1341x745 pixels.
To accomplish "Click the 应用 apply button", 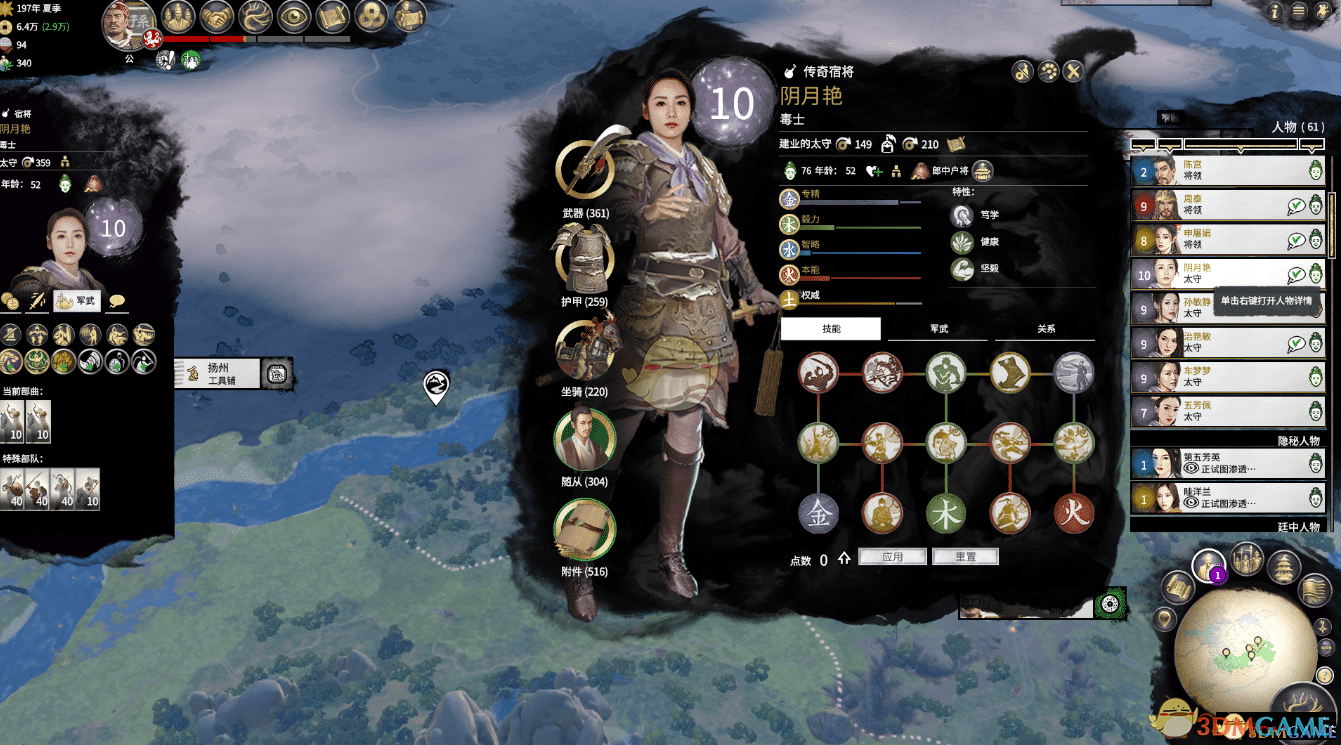I will point(892,556).
